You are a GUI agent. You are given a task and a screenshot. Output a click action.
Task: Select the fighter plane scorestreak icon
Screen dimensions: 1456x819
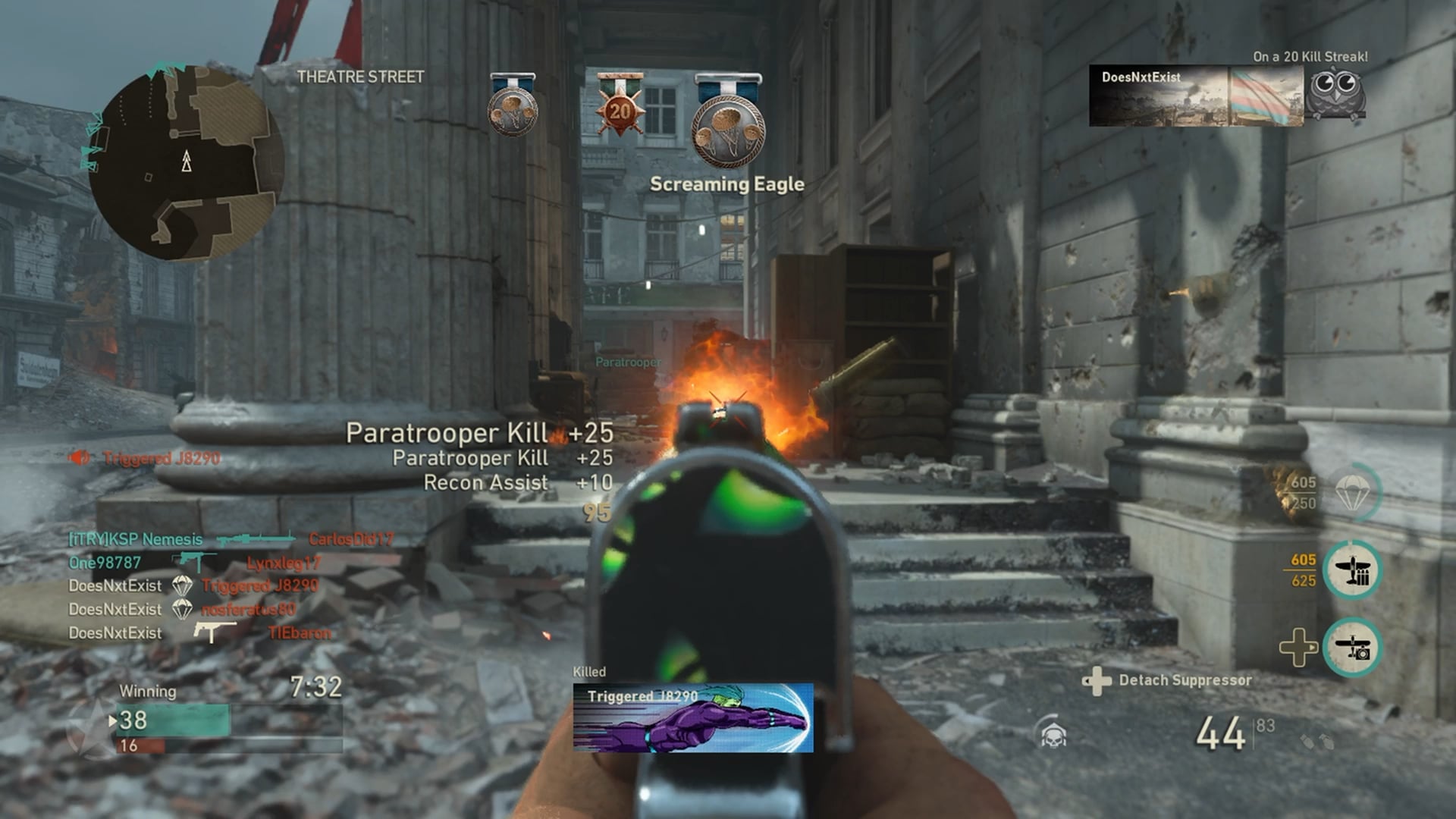click(x=1352, y=570)
